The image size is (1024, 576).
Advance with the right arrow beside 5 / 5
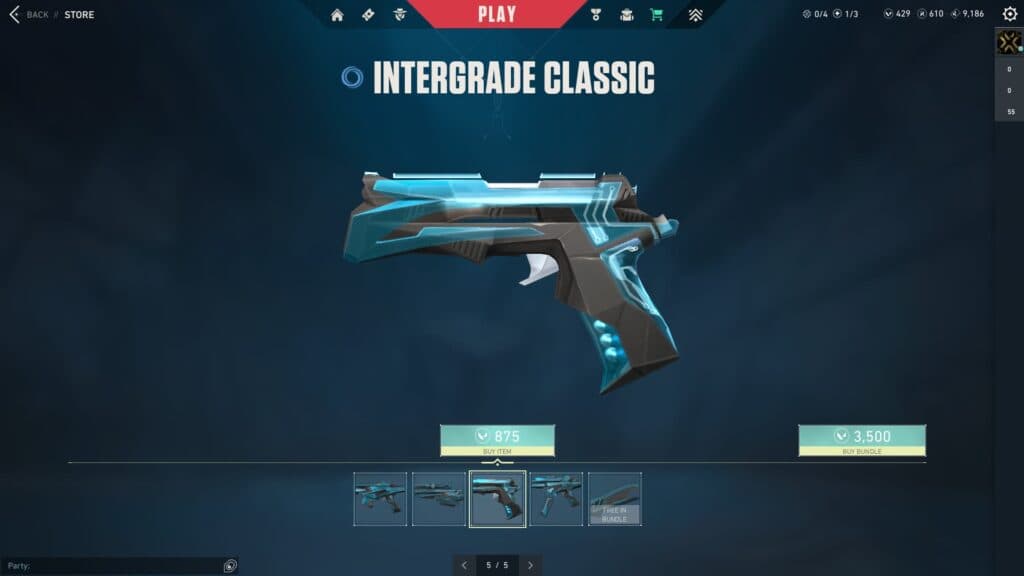pos(530,565)
